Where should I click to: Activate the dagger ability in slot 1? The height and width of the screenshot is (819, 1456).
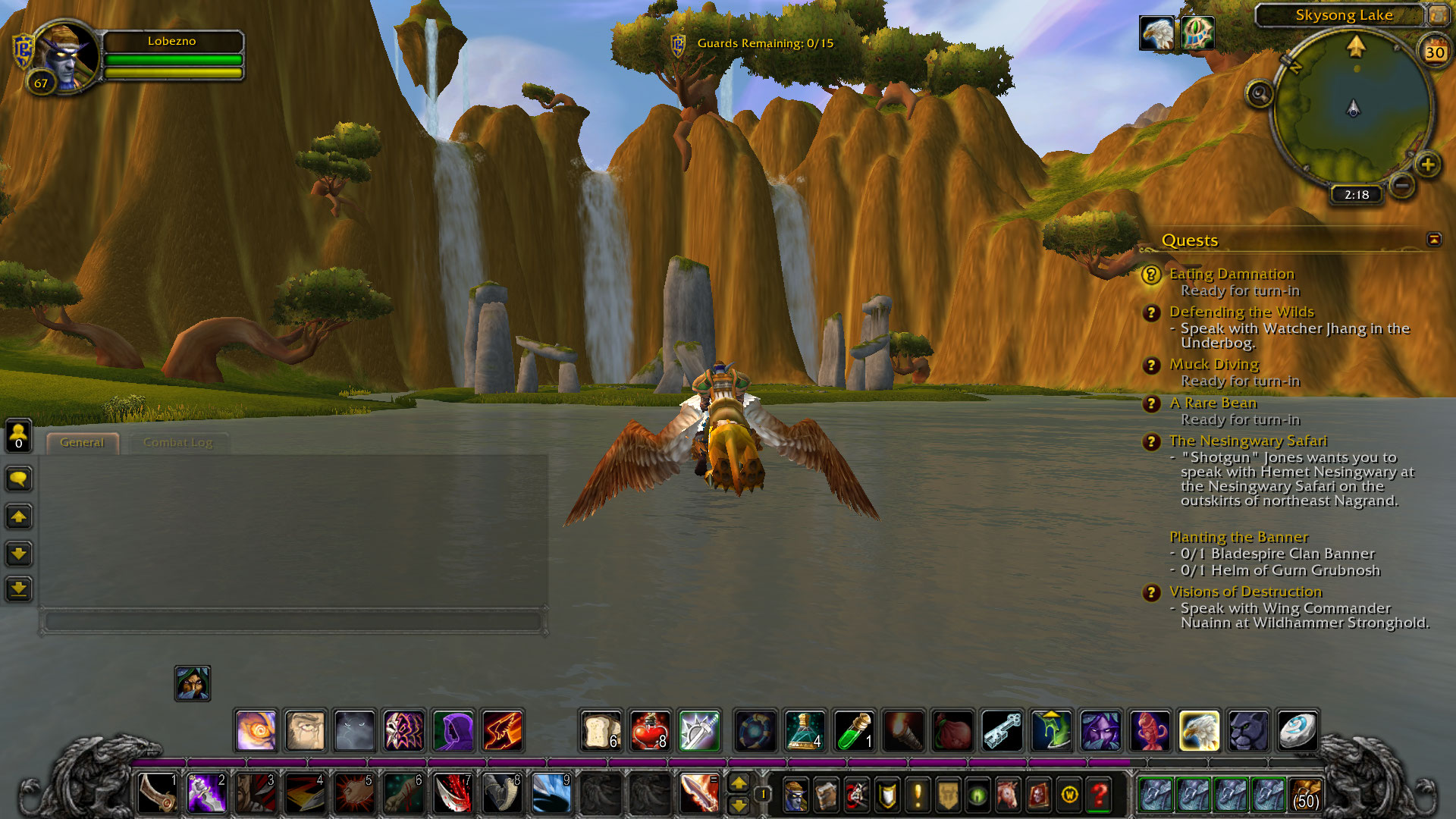157,793
